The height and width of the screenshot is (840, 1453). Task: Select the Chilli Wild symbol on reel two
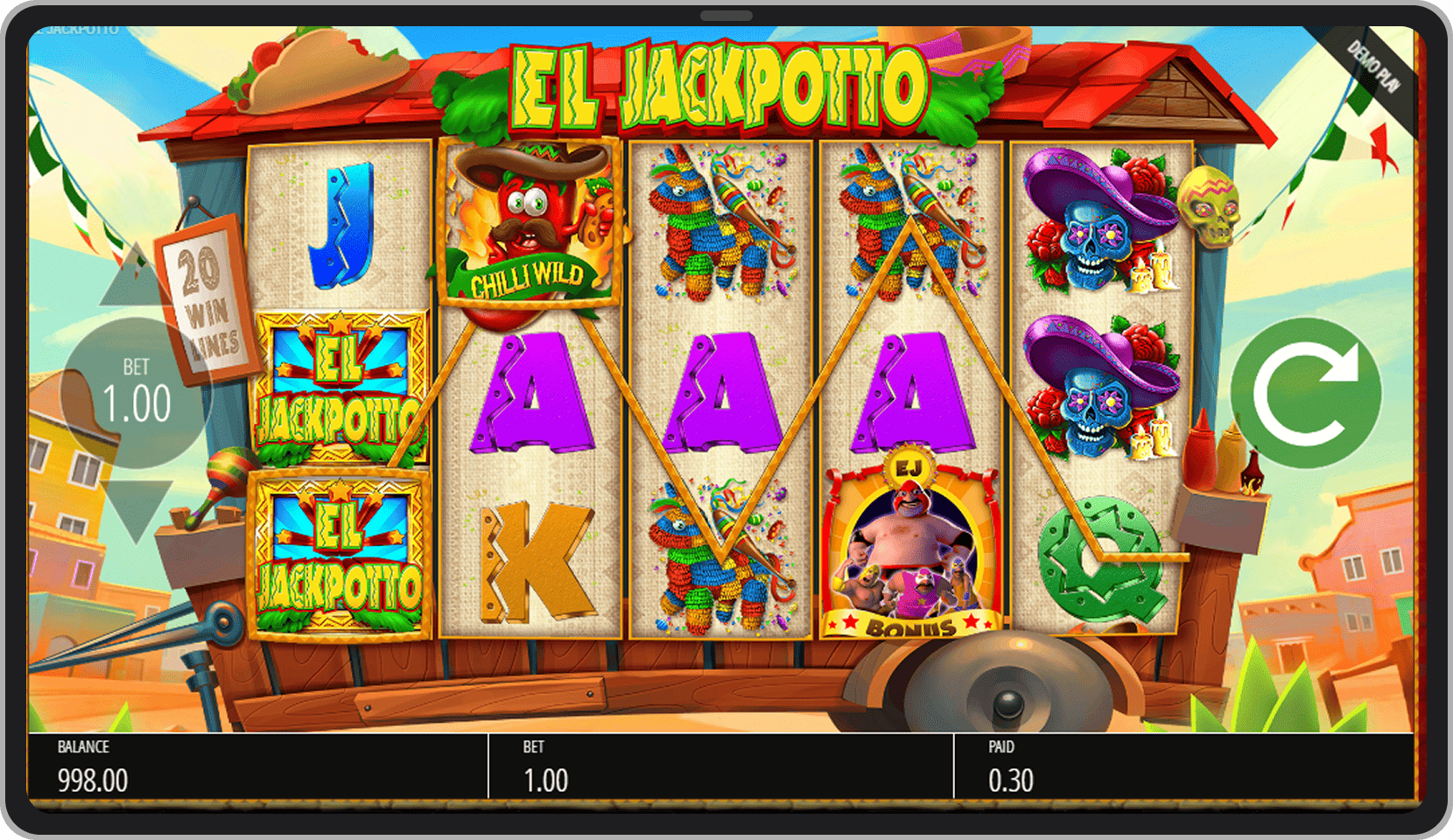[530, 223]
